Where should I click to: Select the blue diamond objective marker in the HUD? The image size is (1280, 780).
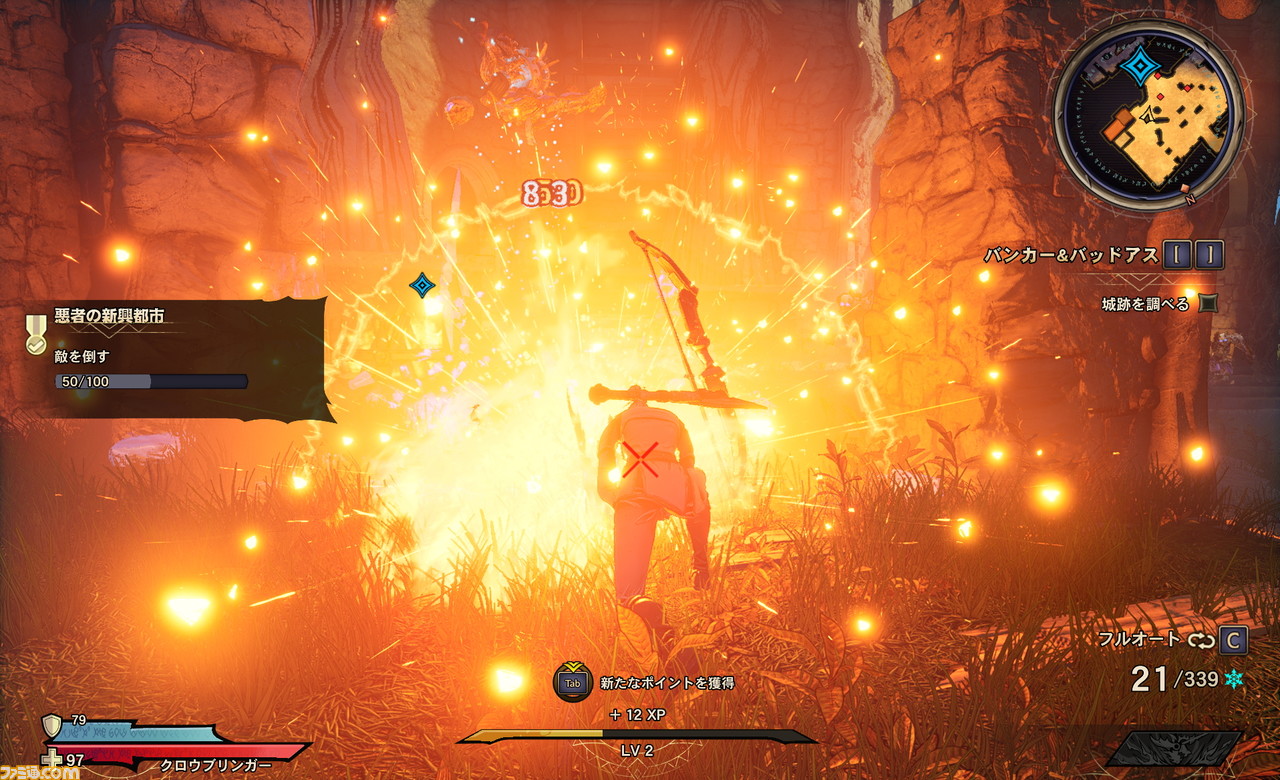point(423,286)
